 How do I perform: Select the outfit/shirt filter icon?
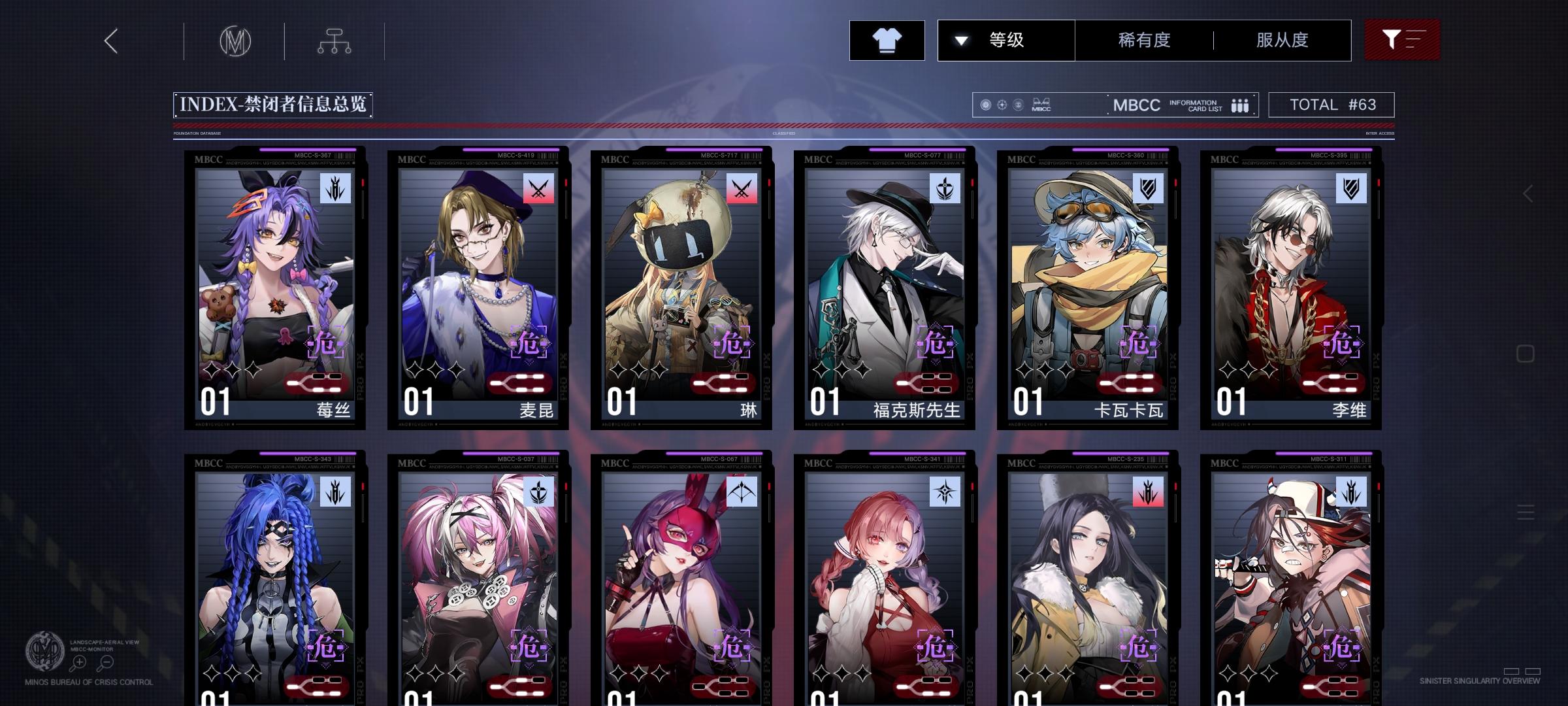click(x=887, y=40)
